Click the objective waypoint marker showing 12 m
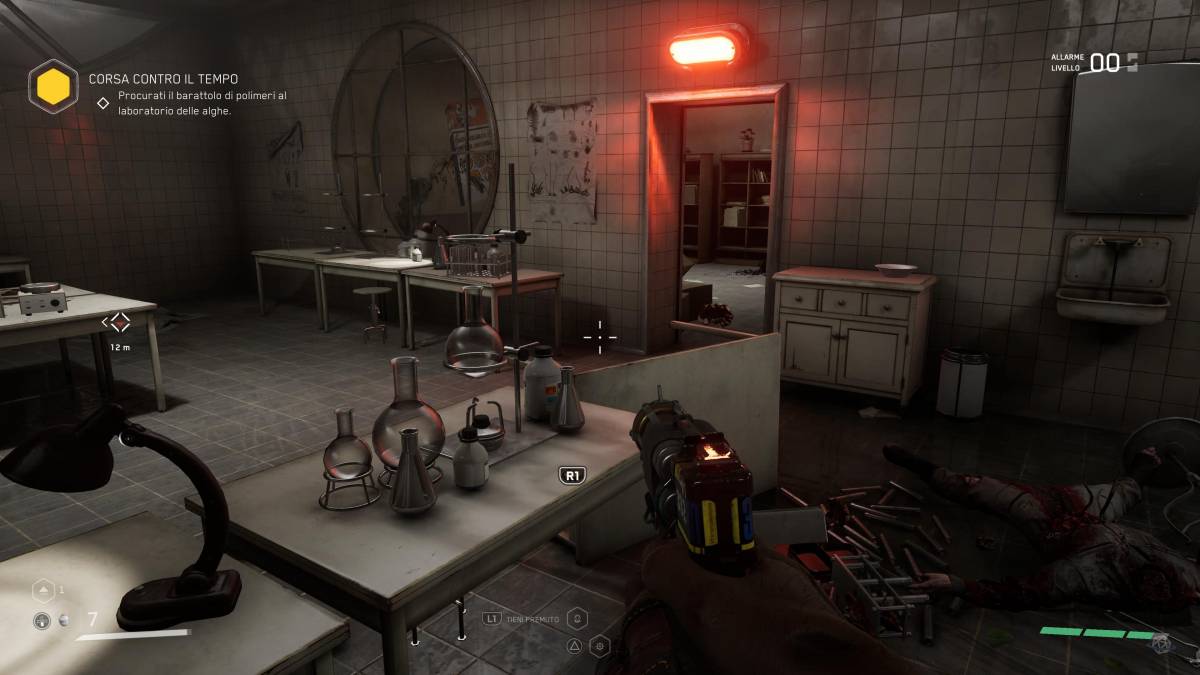 pyautogui.click(x=119, y=322)
